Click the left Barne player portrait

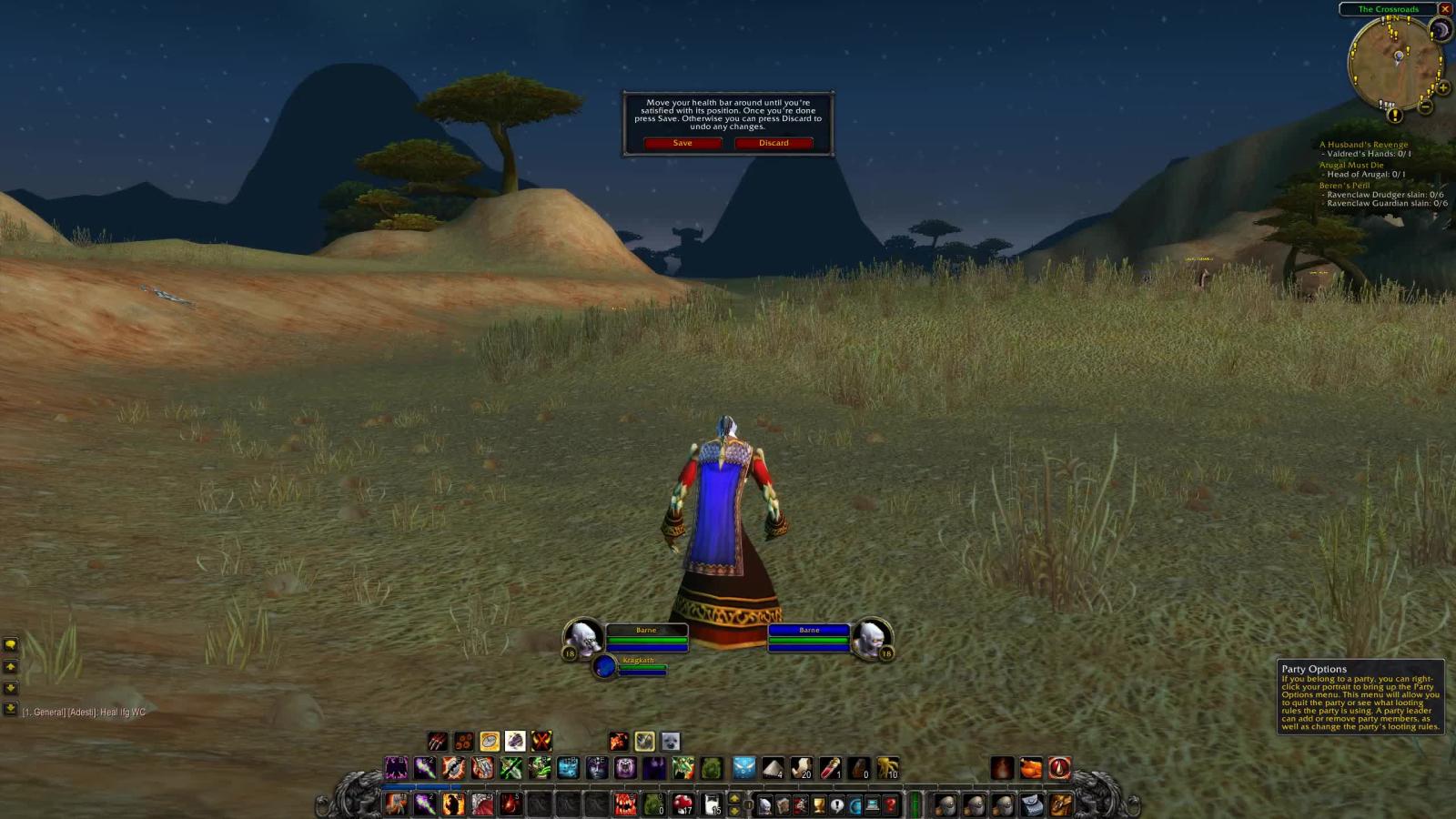point(583,637)
